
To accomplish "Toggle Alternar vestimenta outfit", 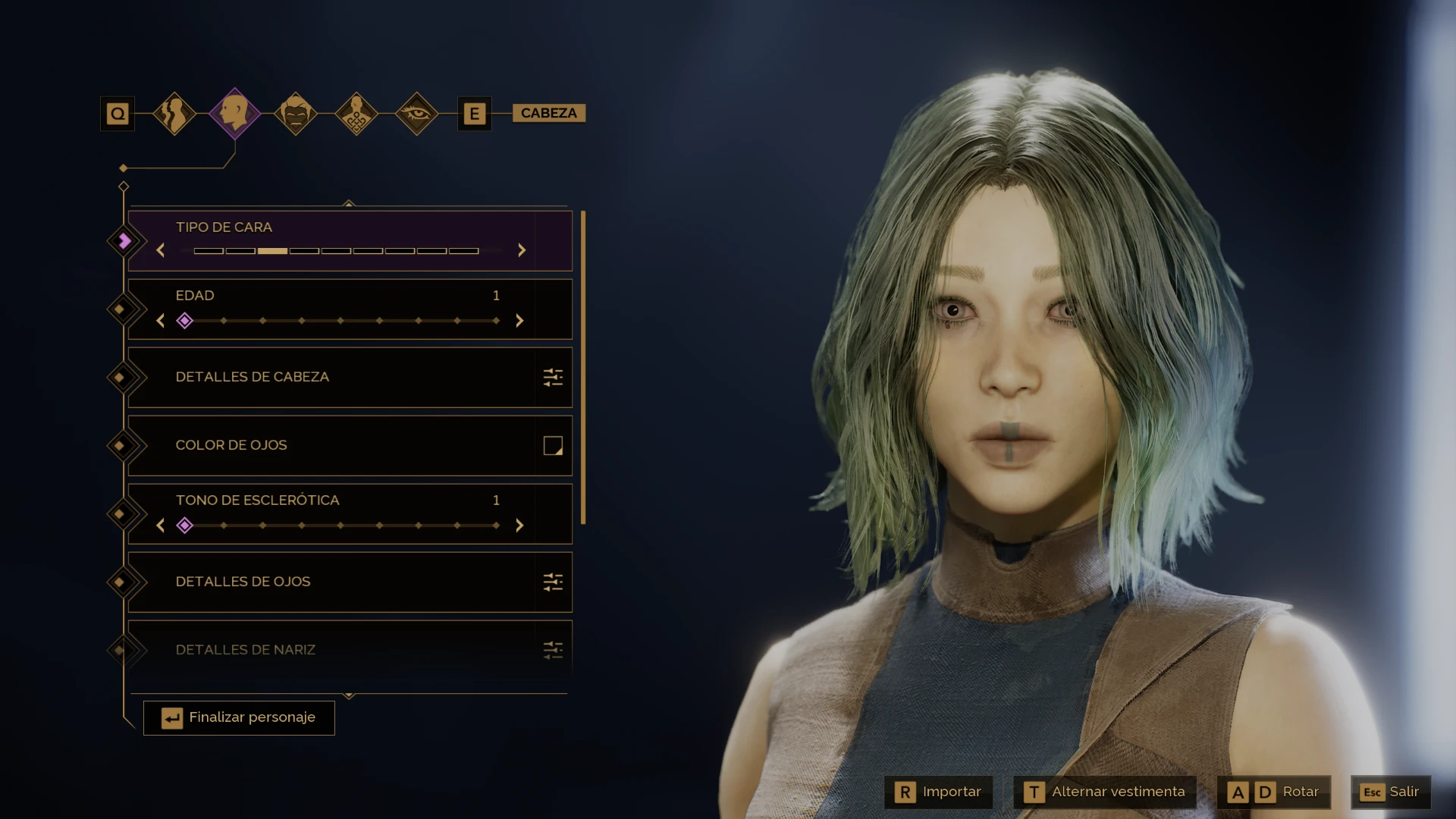I will pos(1105,792).
